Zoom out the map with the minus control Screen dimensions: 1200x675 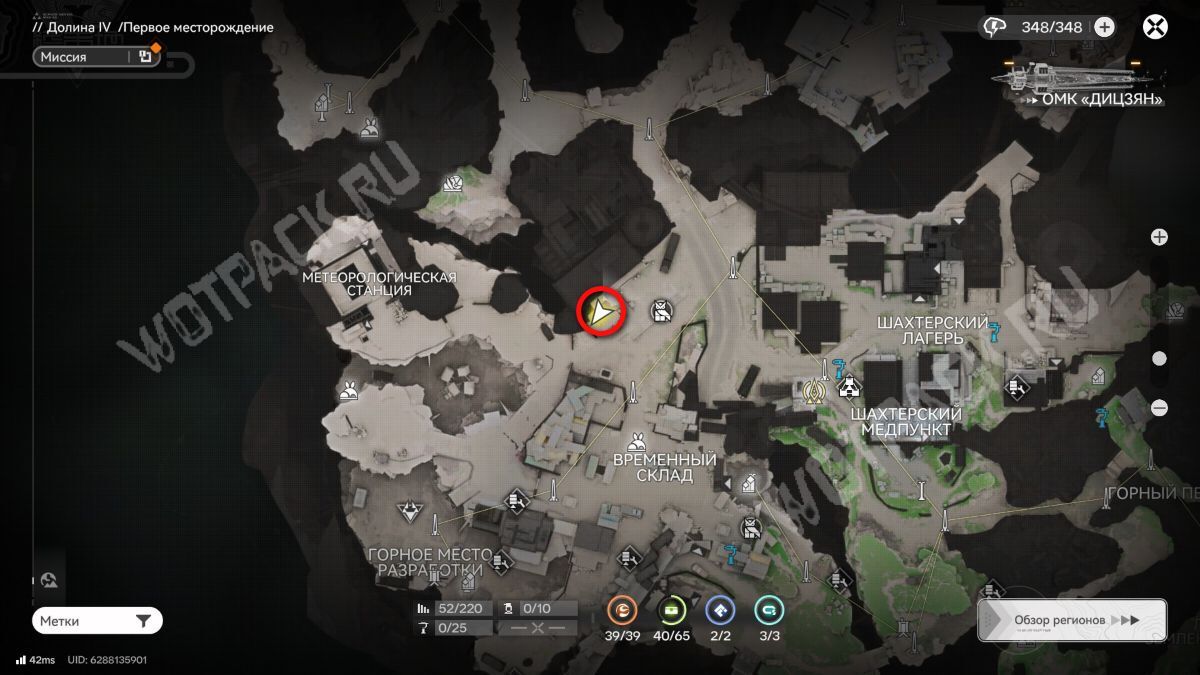coord(1159,408)
